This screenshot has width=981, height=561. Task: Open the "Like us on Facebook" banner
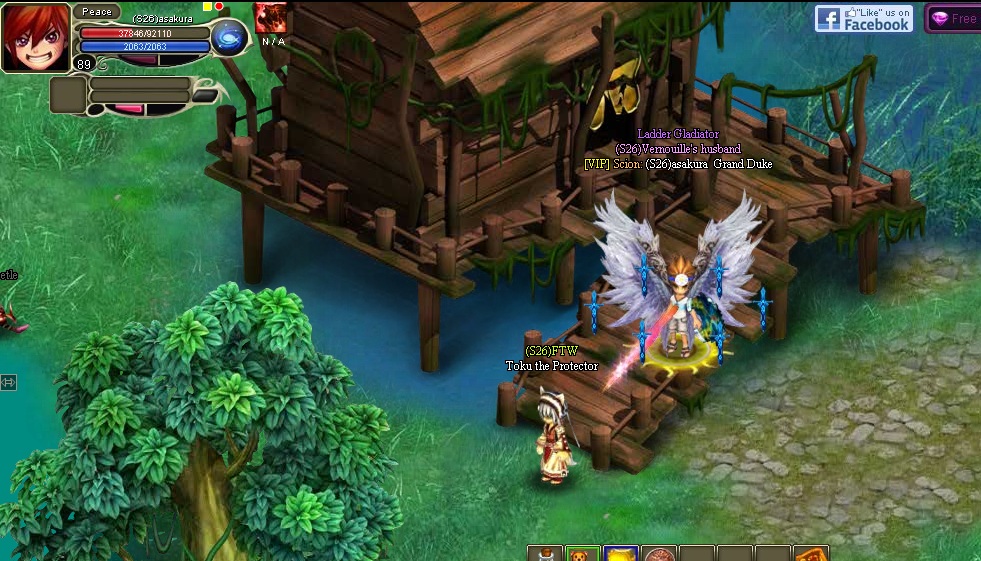point(864,18)
